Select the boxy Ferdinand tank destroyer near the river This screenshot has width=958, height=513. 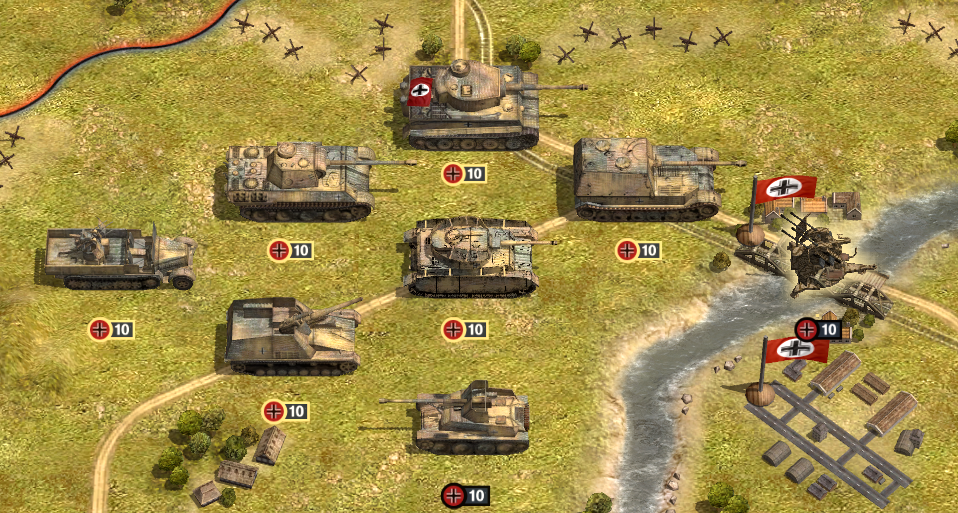click(646, 180)
